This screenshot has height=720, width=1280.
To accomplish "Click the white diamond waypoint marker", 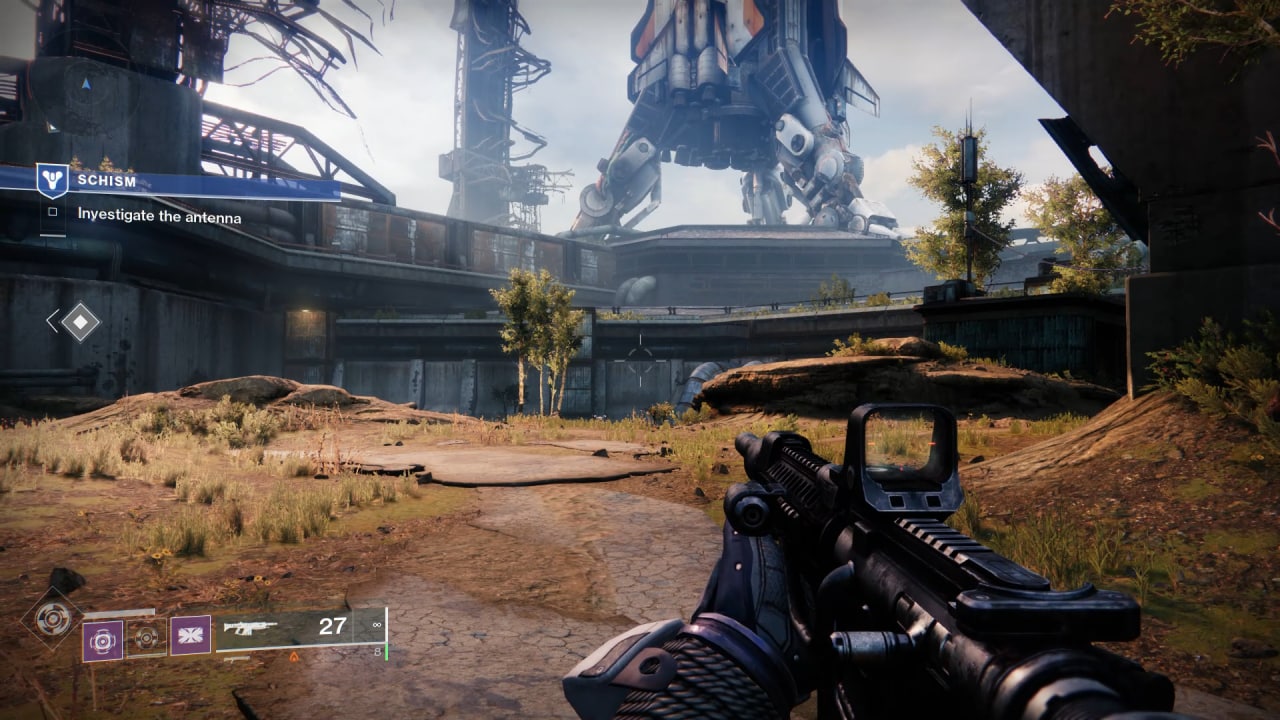I will (x=80, y=321).
